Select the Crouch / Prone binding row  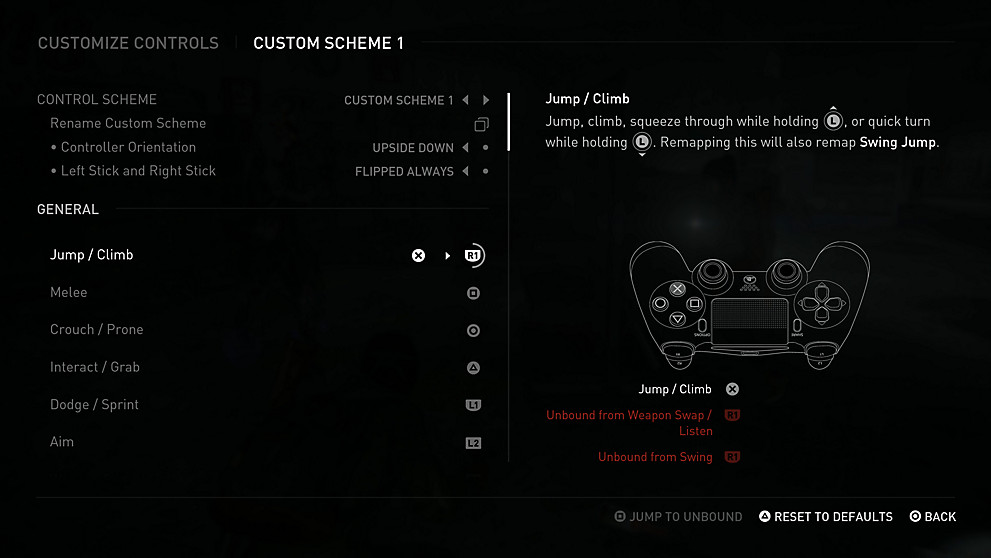[x=97, y=330]
